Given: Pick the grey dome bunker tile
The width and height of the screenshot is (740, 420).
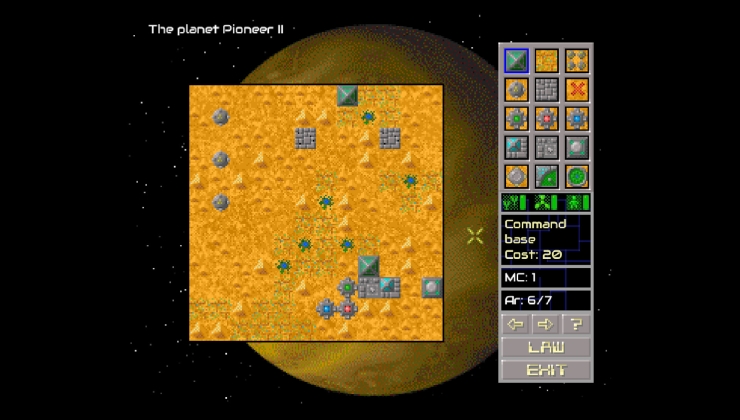Looking at the screenshot, I should 576,148.
